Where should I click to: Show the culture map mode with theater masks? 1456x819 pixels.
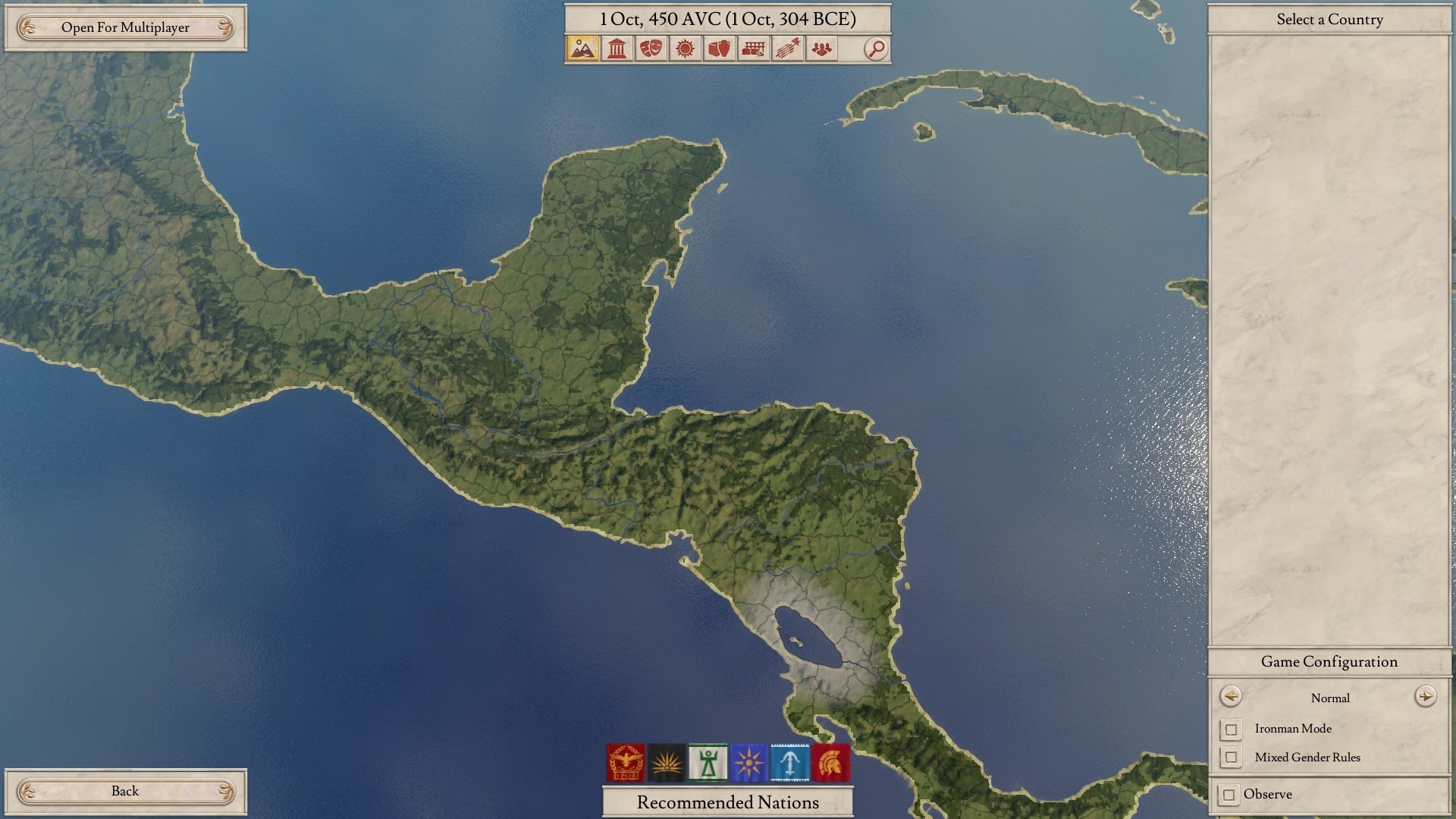click(651, 49)
